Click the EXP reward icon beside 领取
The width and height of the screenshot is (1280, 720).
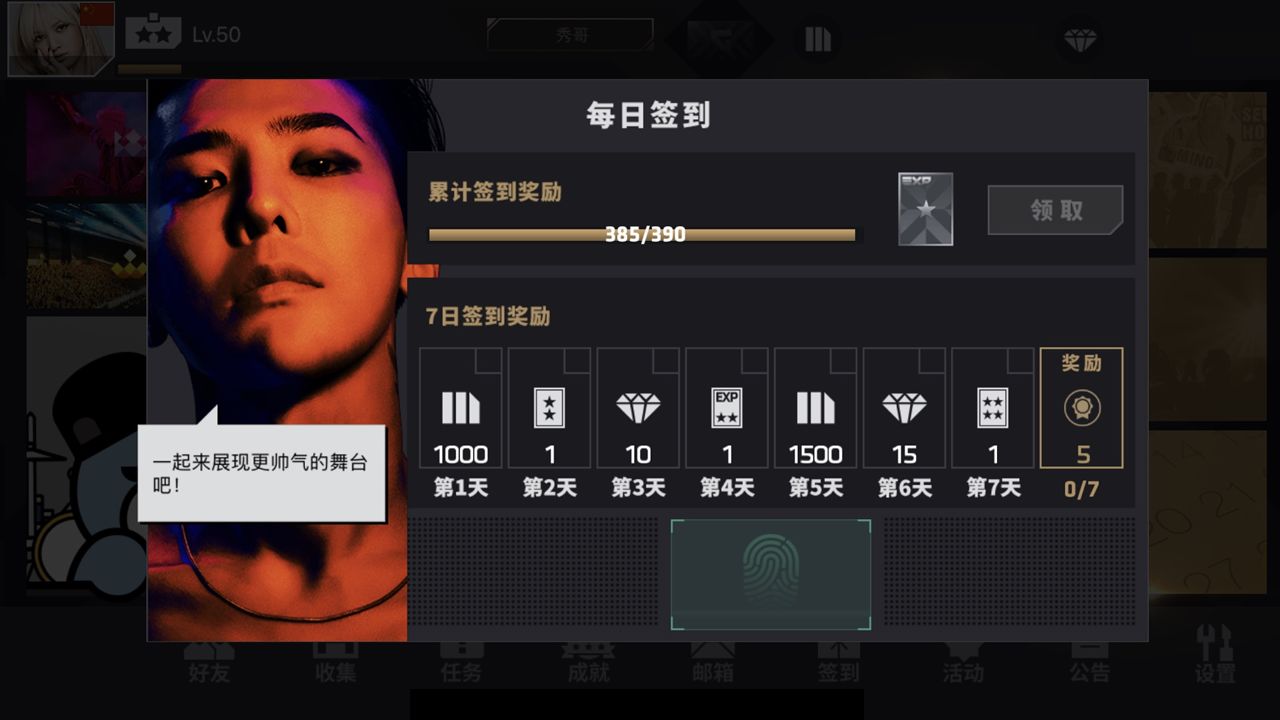922,208
